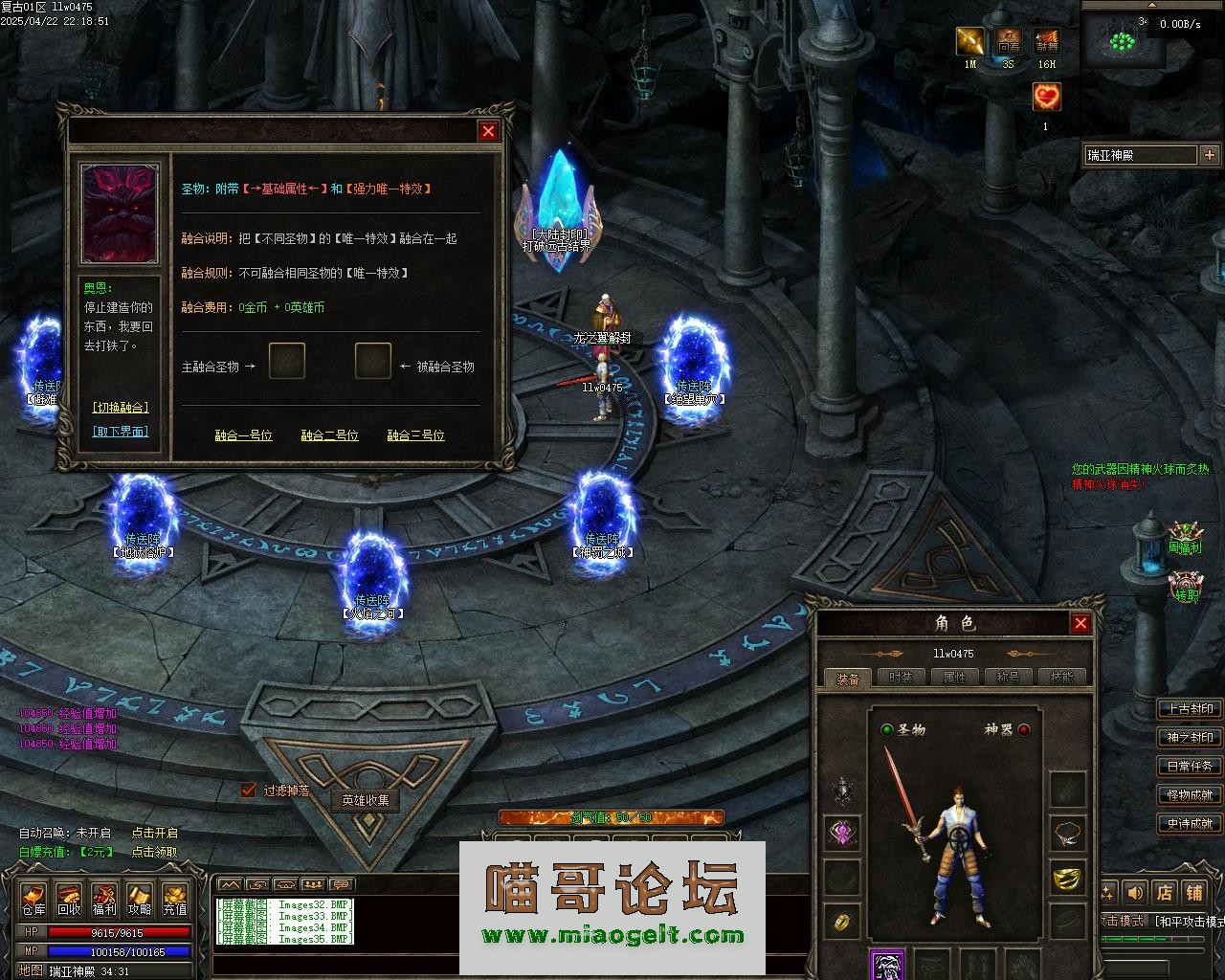The width and height of the screenshot is (1225, 980).
Task: Toggle the 过滤掉落 drop filter checkbox
Action: click(249, 791)
